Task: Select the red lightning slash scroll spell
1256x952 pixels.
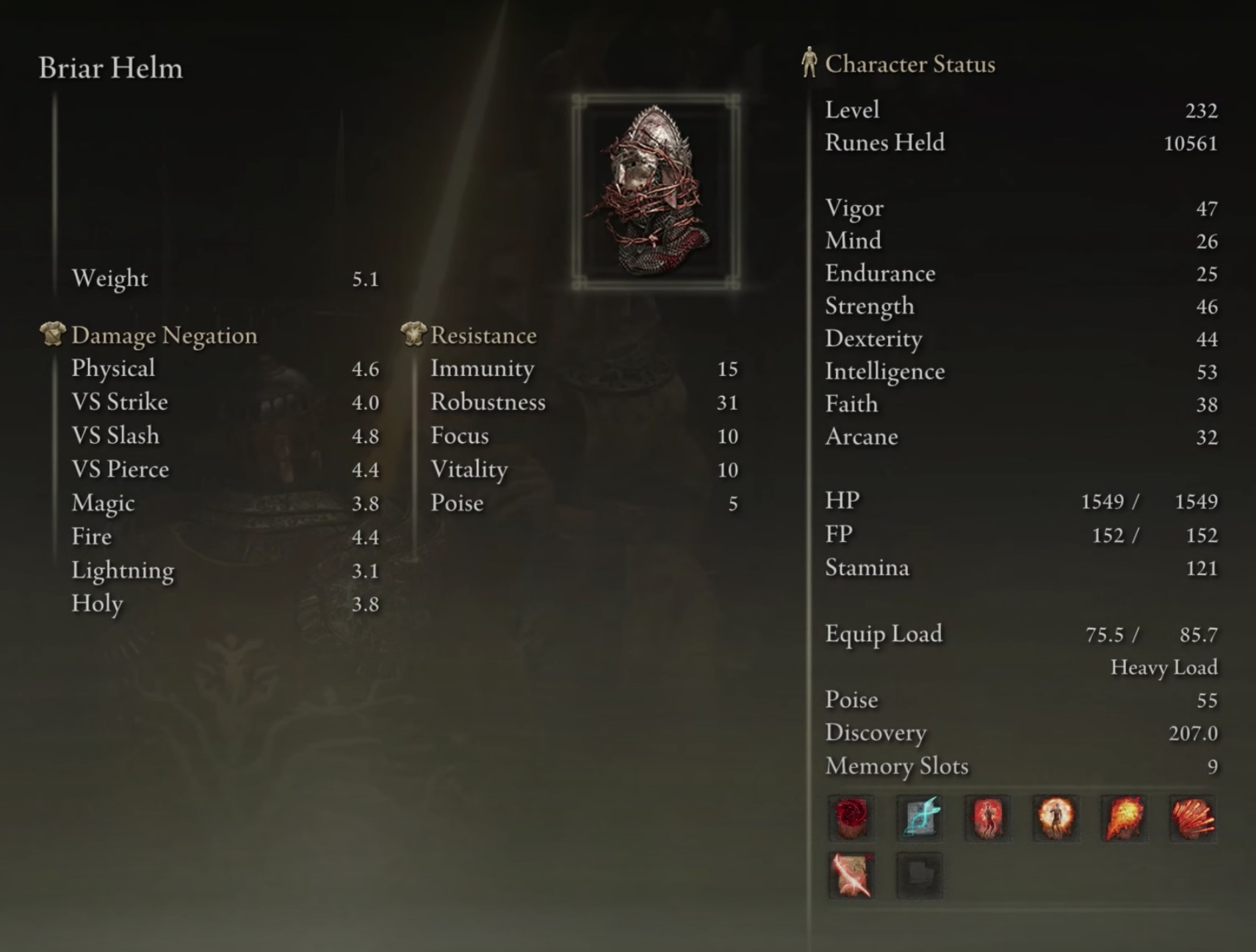Action: pyautogui.click(x=851, y=875)
